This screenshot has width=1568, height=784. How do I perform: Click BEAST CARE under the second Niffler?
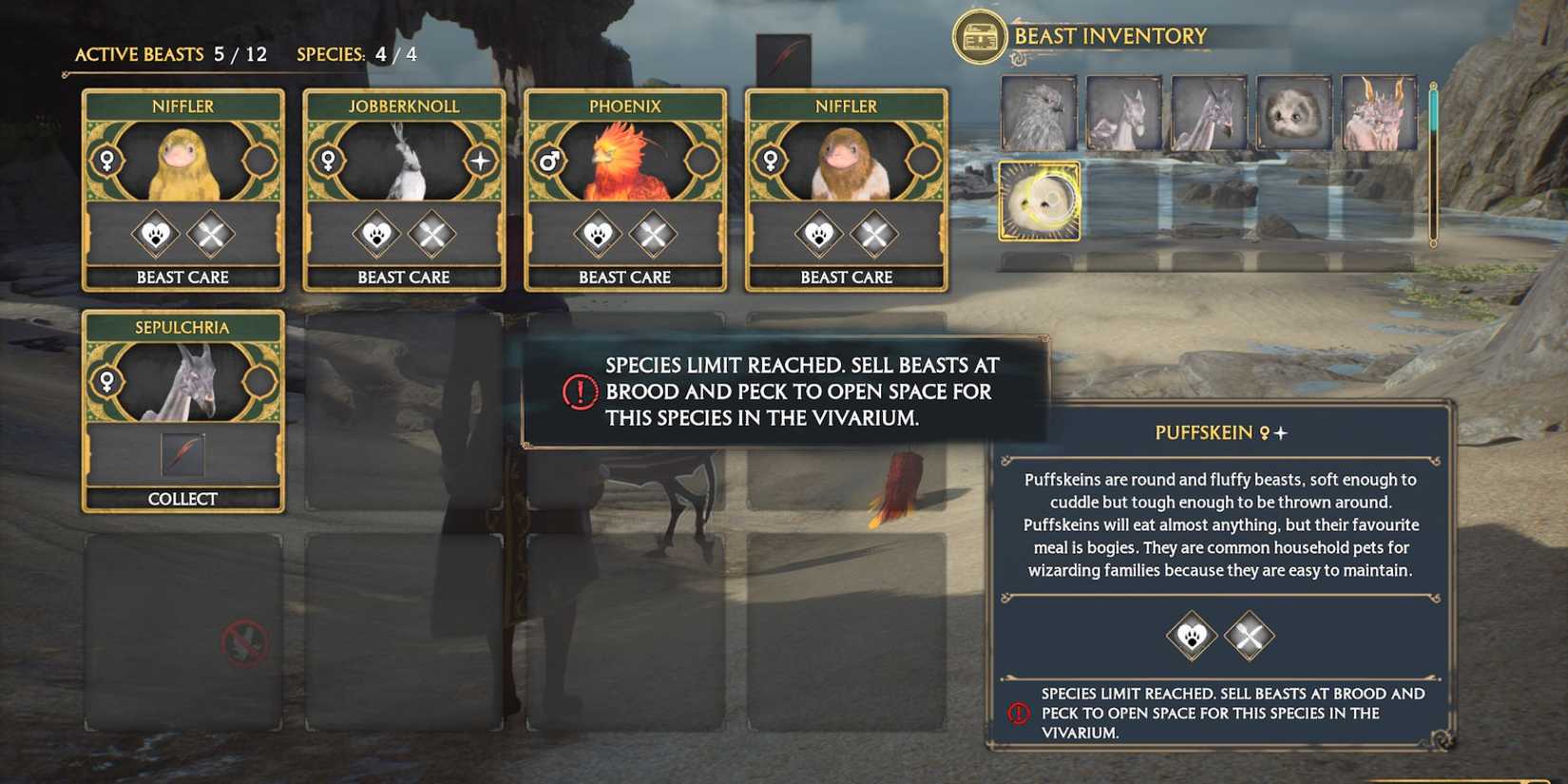[846, 277]
